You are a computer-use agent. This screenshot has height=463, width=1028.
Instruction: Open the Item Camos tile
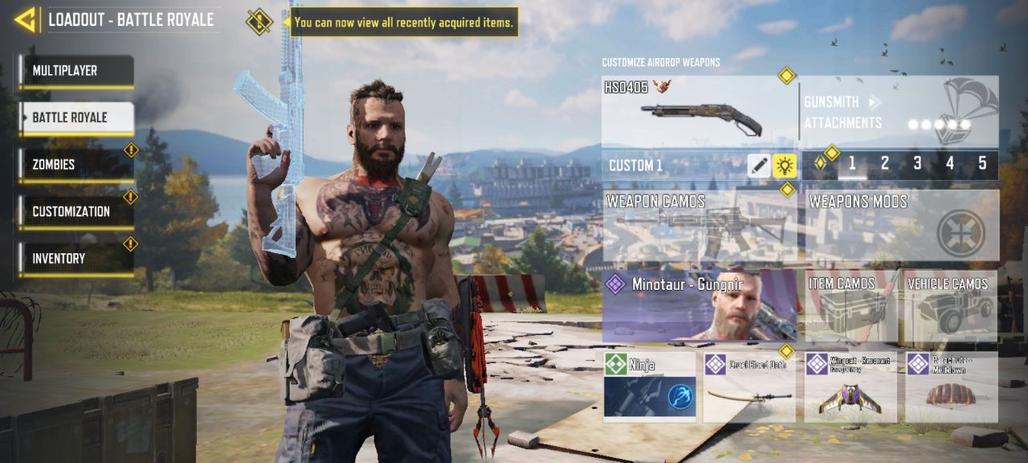tap(850, 305)
